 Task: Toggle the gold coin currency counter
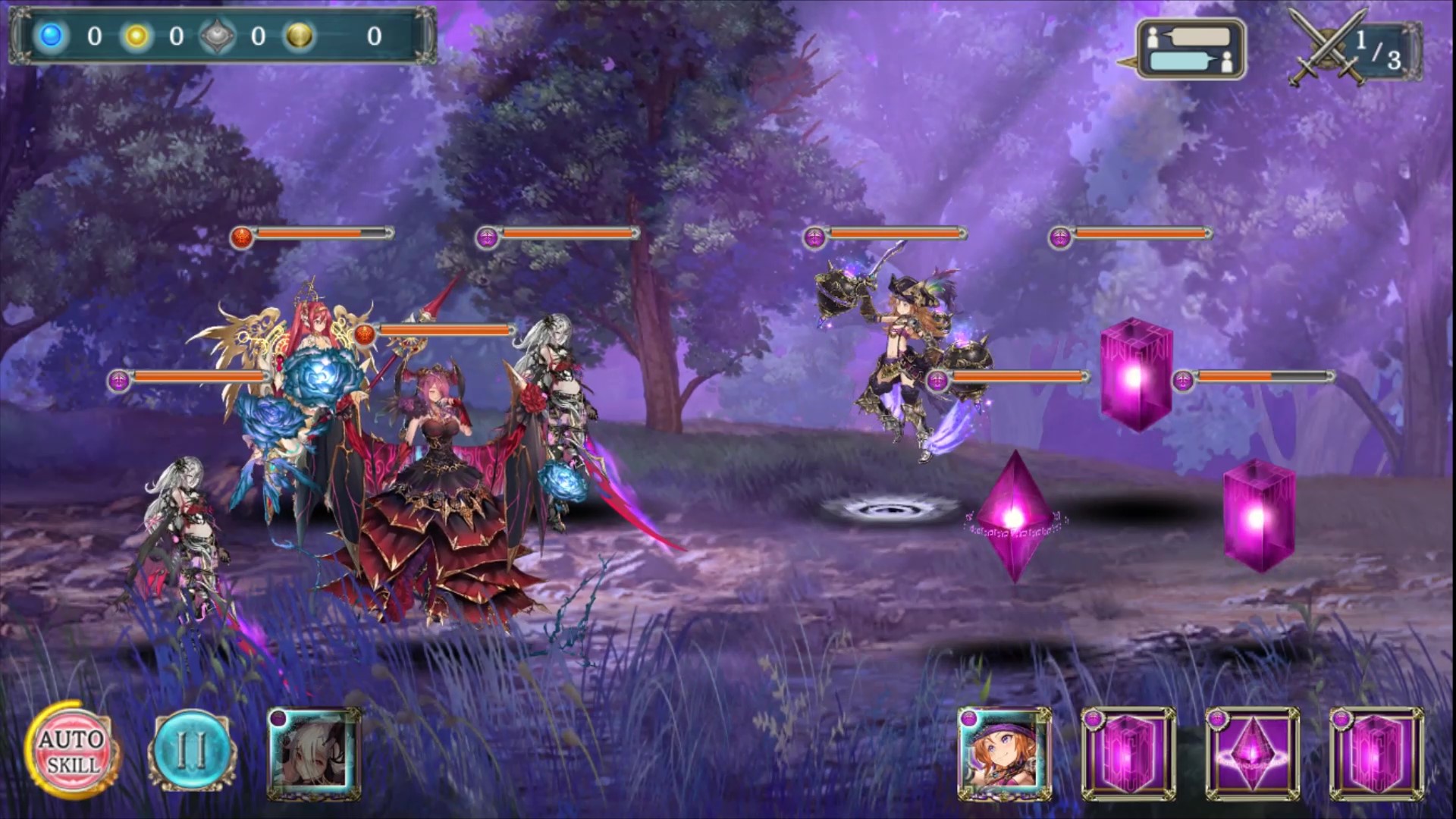coord(299,33)
